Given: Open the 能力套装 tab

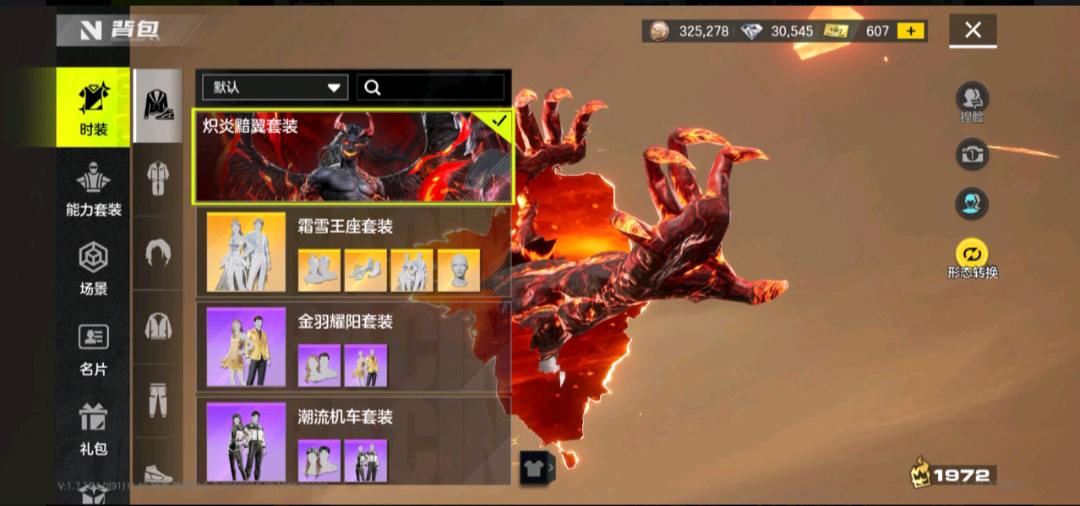Looking at the screenshot, I should pyautogui.click(x=93, y=191).
